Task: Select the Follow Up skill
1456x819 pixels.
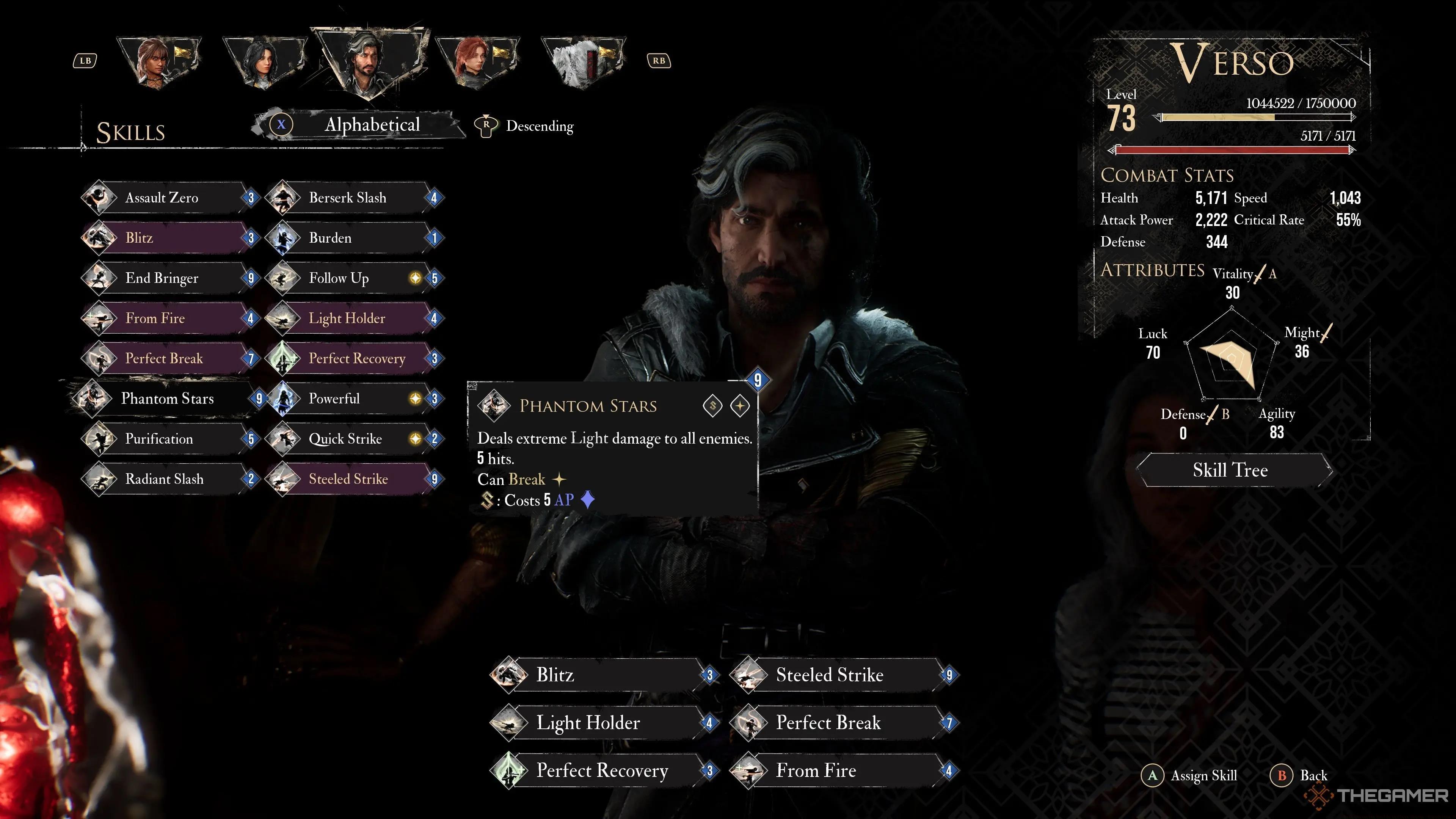Action: [353, 278]
